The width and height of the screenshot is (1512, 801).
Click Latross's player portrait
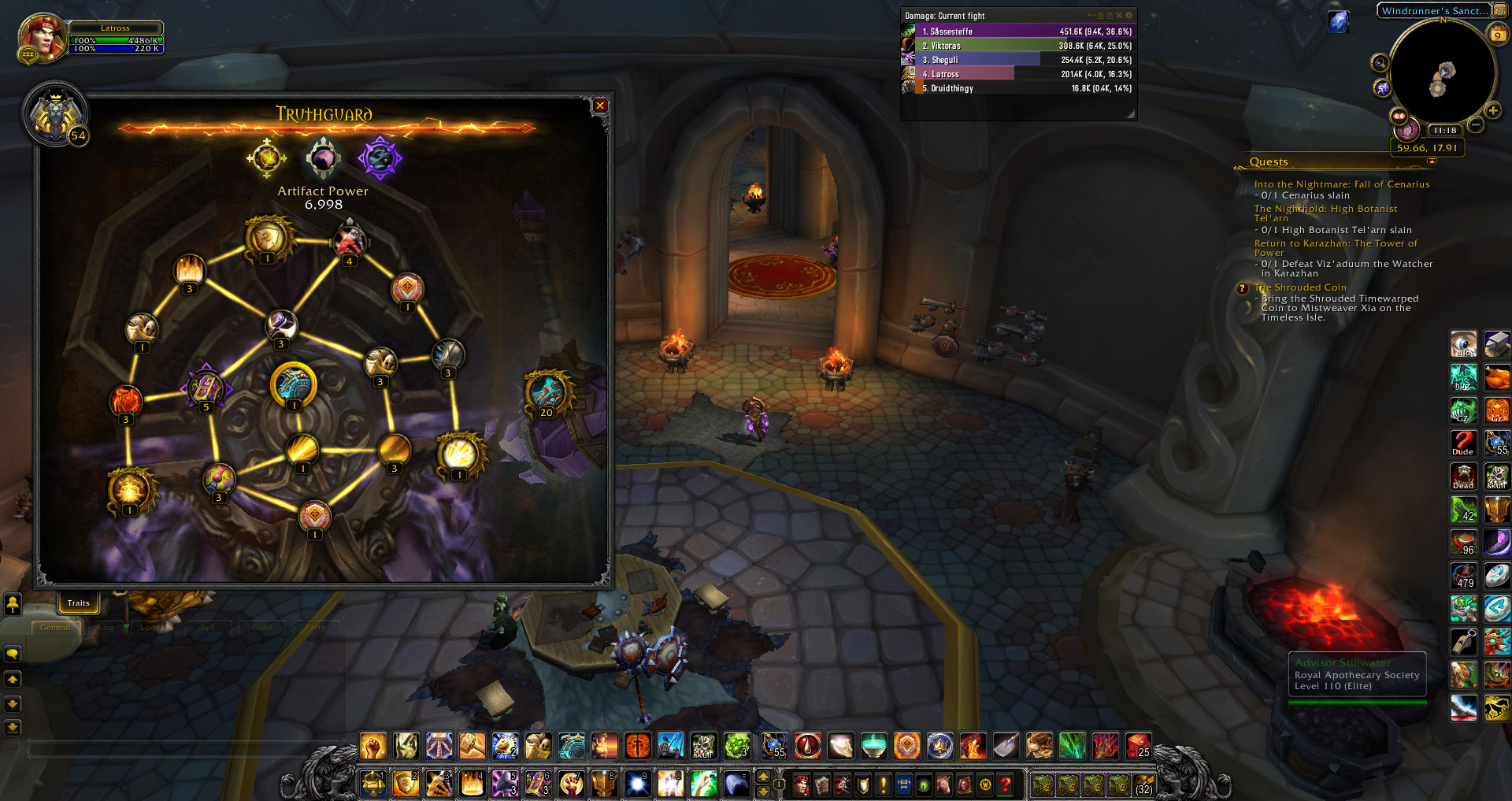tap(42, 36)
